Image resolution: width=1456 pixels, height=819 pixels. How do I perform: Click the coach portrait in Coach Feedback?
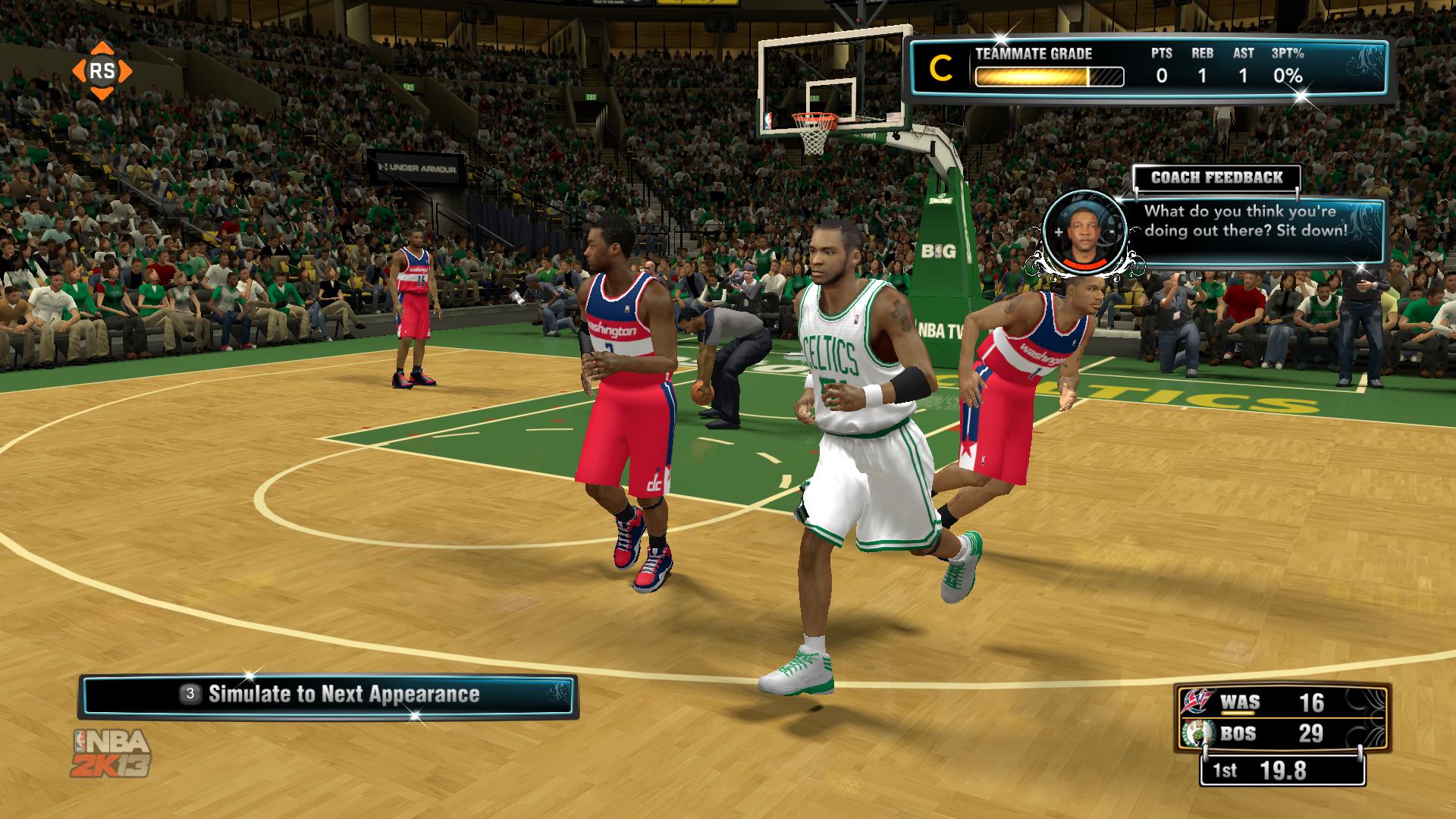(1084, 231)
